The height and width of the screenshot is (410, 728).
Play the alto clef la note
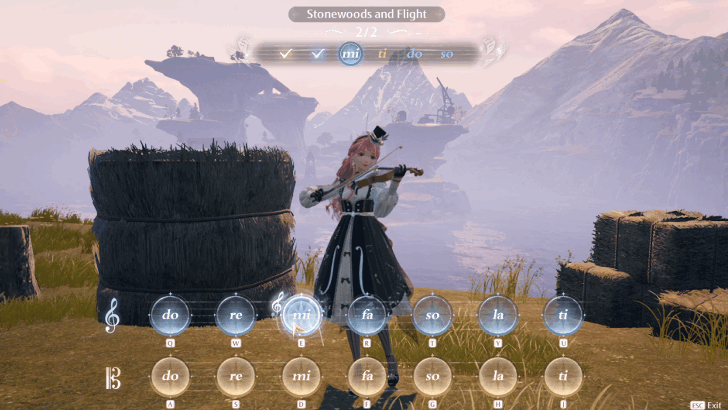coord(497,377)
